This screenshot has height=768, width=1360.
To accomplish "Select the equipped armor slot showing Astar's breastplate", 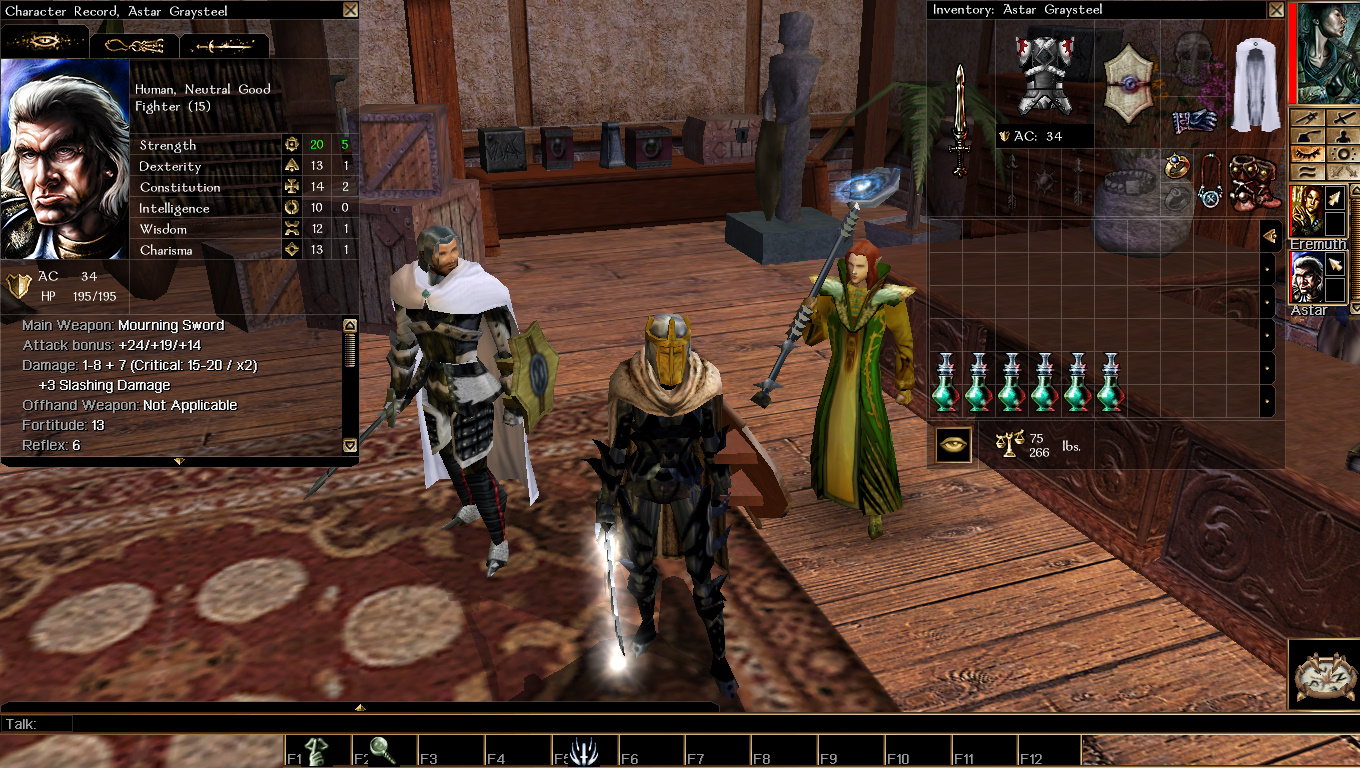I will coord(1043,72).
